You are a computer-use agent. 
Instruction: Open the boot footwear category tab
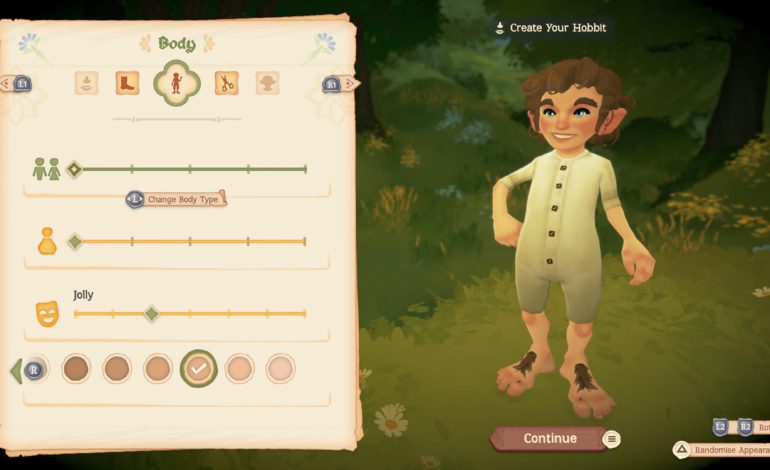pyautogui.click(x=127, y=83)
